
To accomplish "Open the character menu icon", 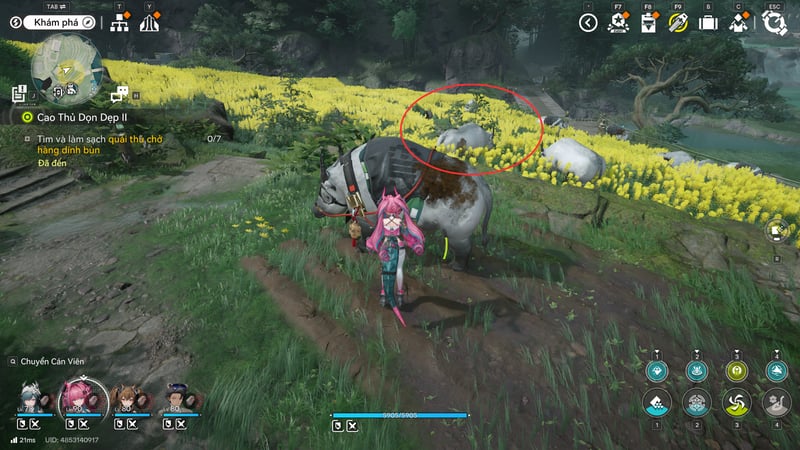I will (x=739, y=22).
